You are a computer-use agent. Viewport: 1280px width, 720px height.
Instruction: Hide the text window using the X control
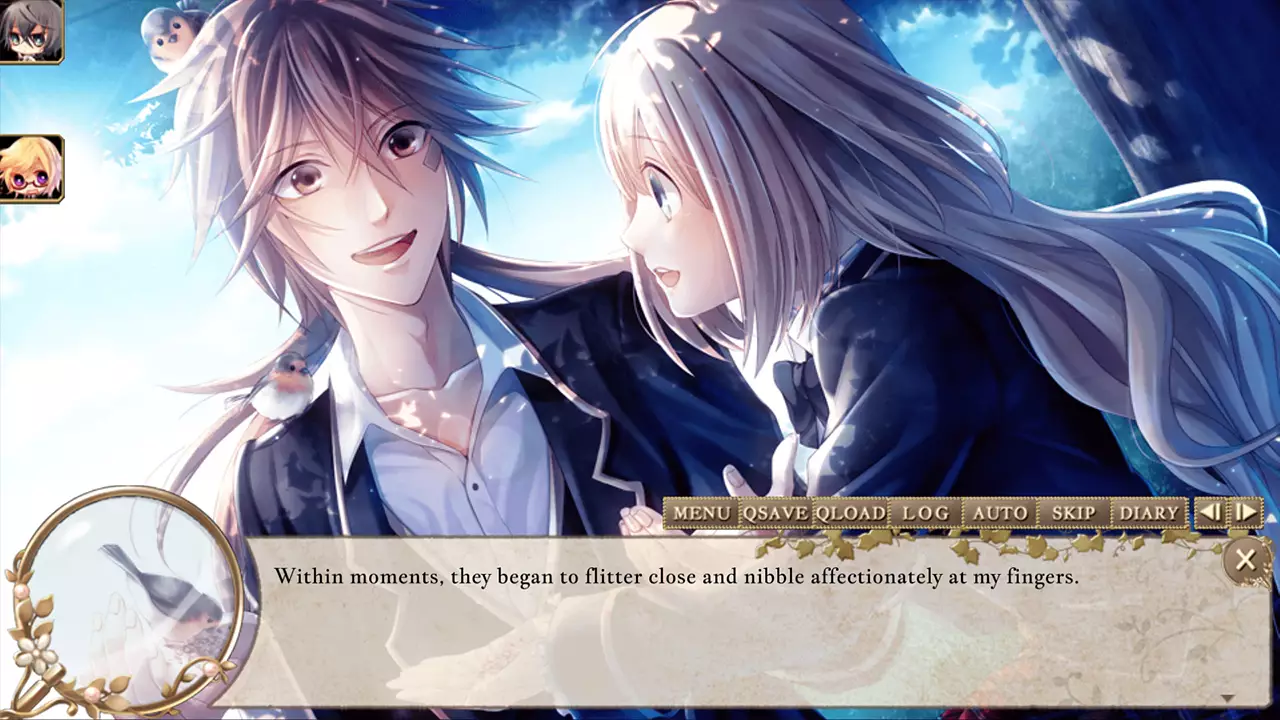[1246, 560]
